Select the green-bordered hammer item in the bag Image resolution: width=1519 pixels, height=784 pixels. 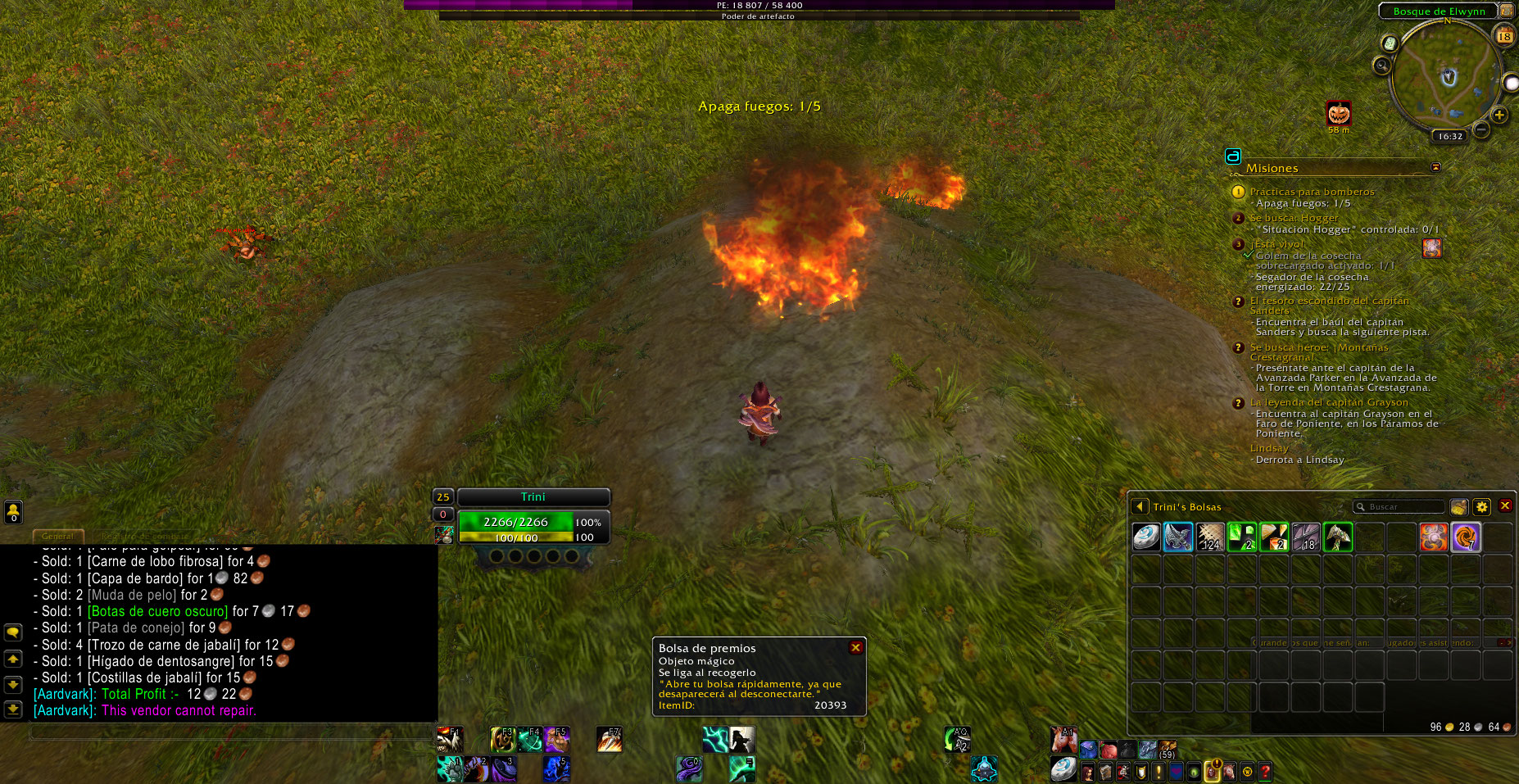[1337, 537]
